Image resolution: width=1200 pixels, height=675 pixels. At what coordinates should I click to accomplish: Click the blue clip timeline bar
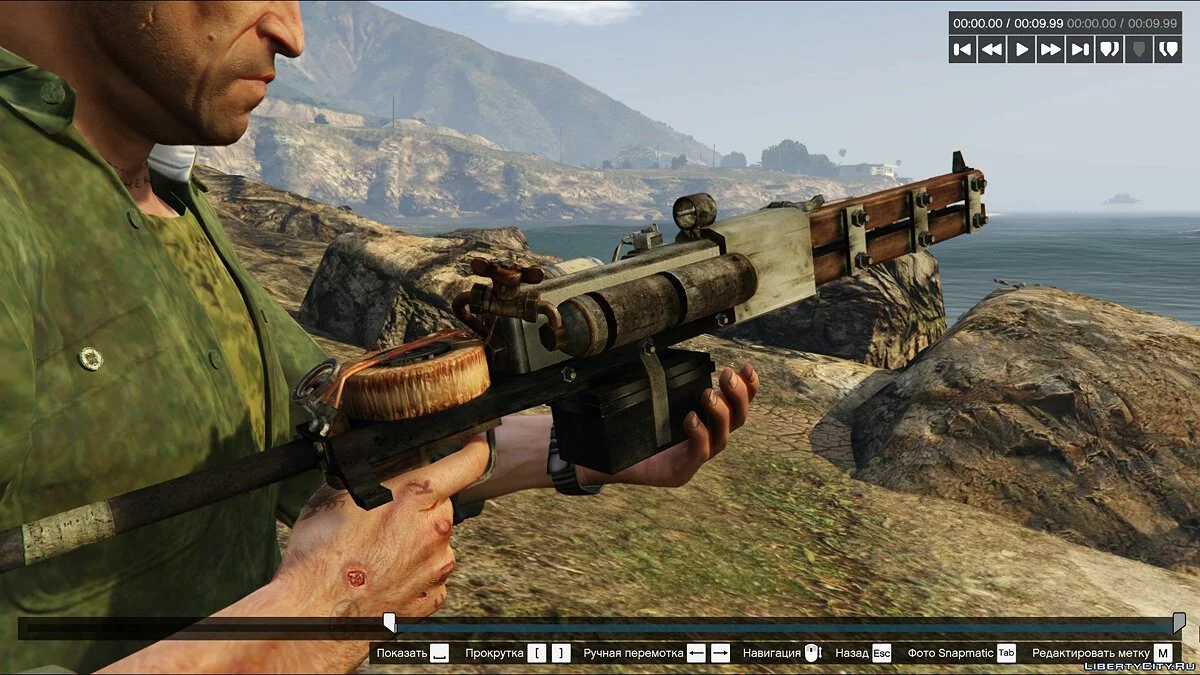(780, 629)
